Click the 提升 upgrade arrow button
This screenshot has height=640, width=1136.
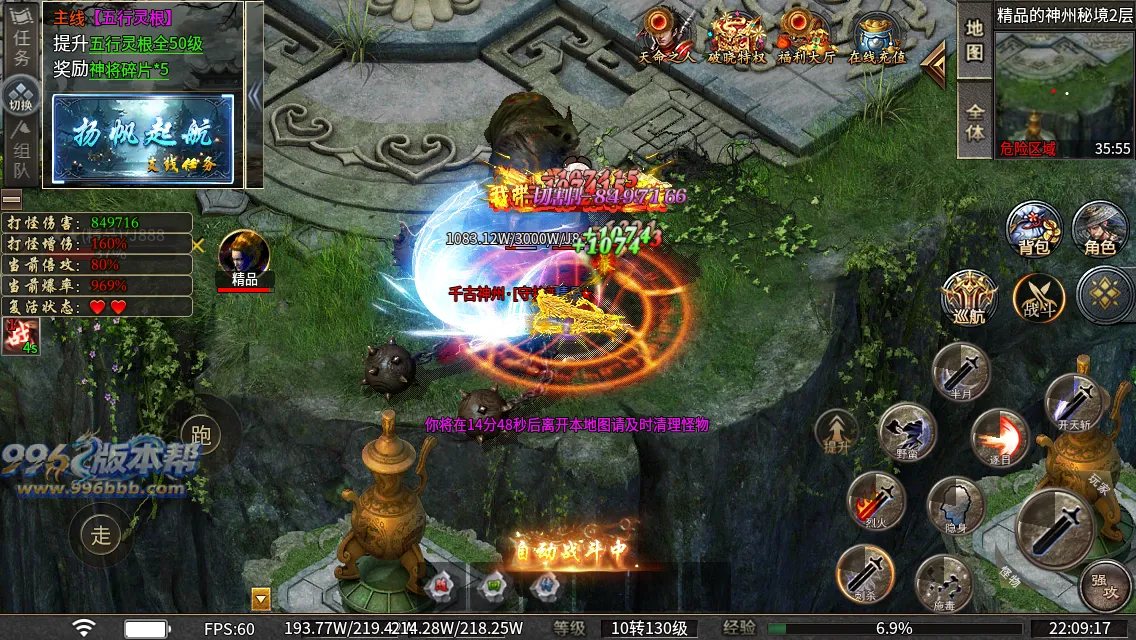835,432
